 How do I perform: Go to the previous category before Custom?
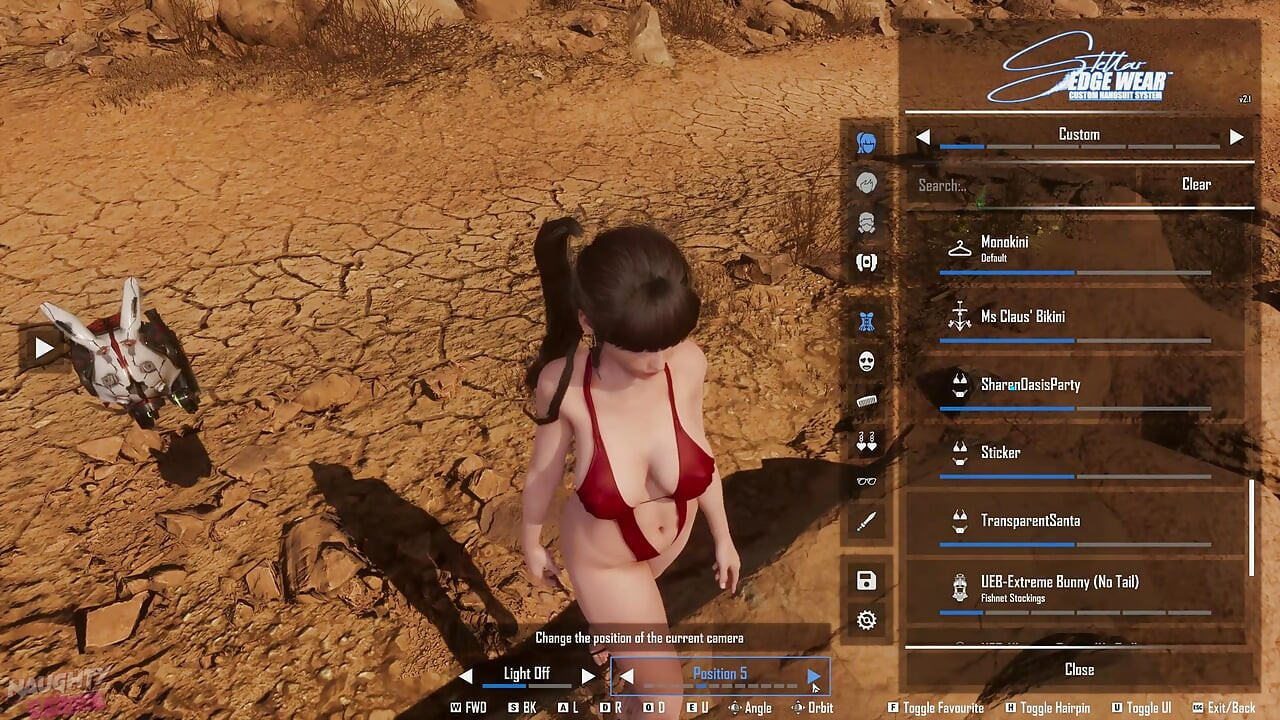point(923,136)
